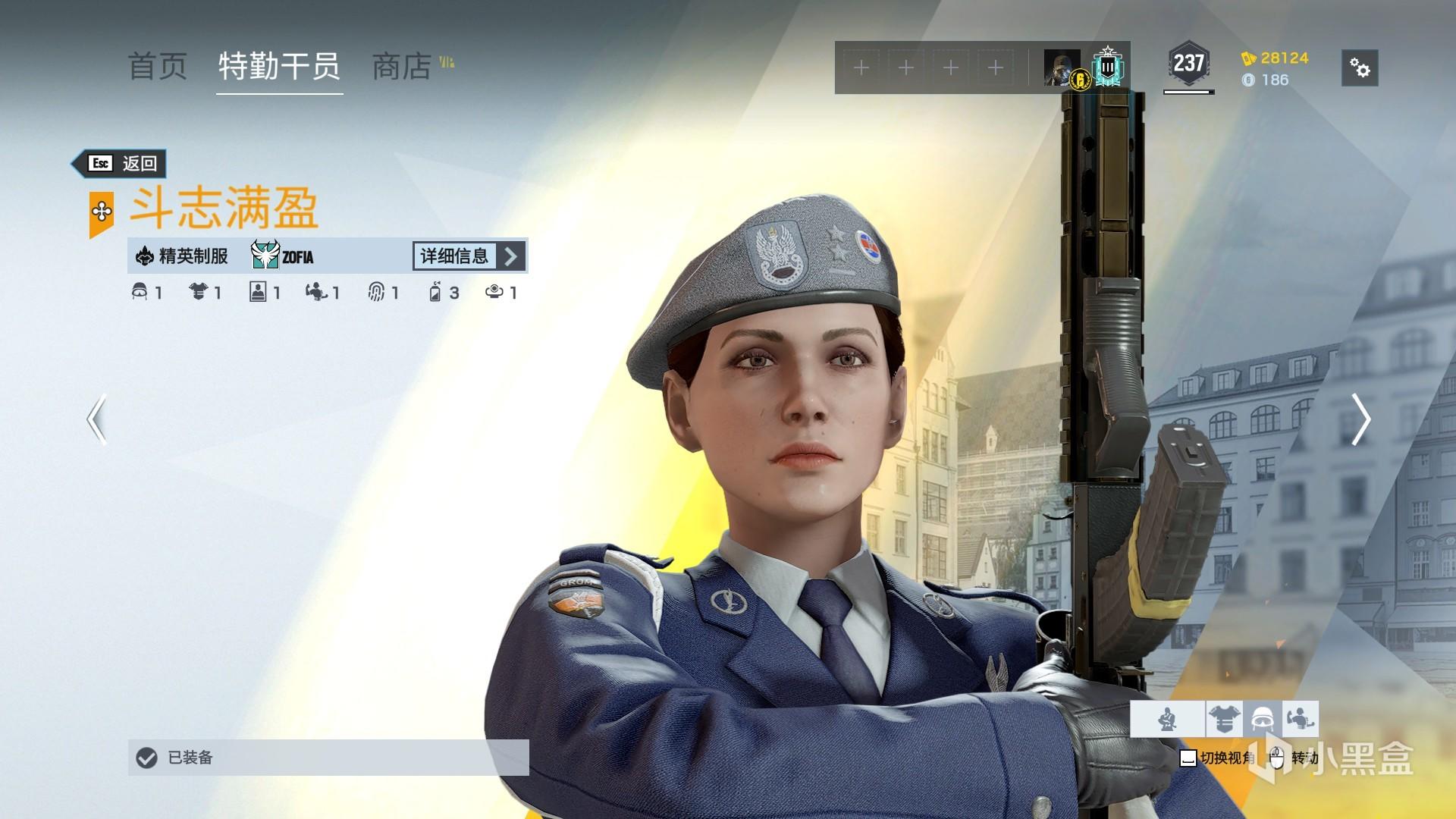Open the settings gear menu

pyautogui.click(x=1360, y=68)
